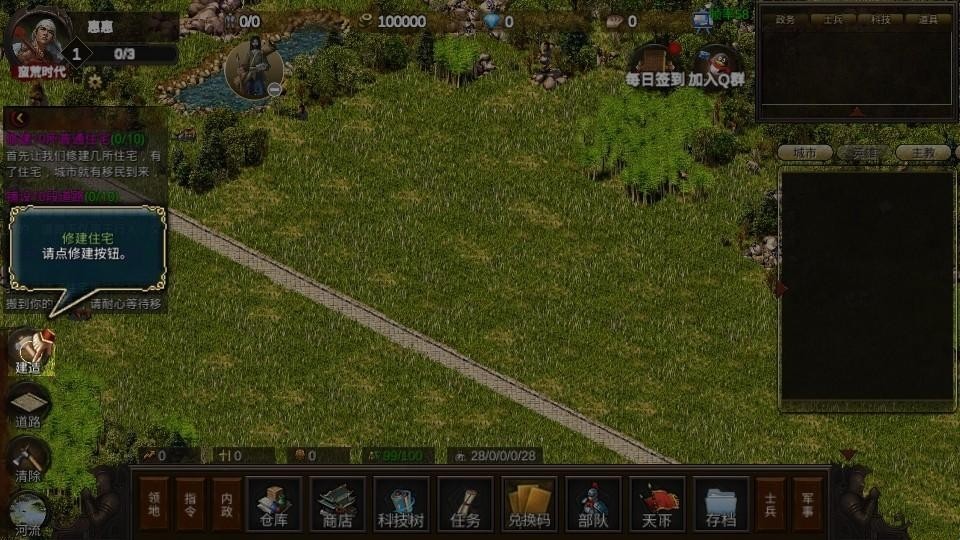This screenshot has width=960, height=540.
Task: Switch to the 政务 tab
Action: pyautogui.click(x=785, y=19)
